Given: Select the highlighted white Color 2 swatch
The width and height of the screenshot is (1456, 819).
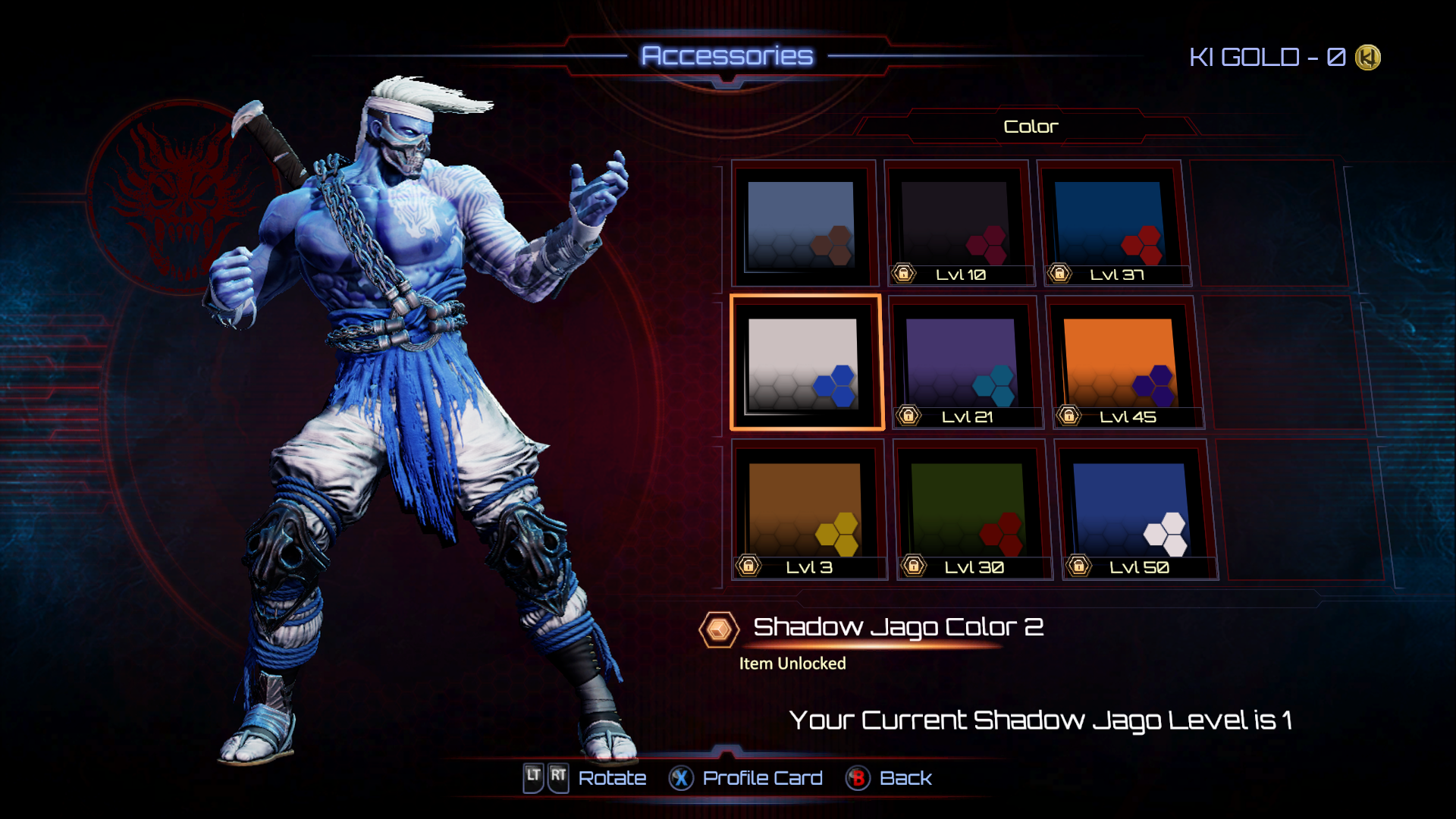Looking at the screenshot, I should tap(805, 364).
